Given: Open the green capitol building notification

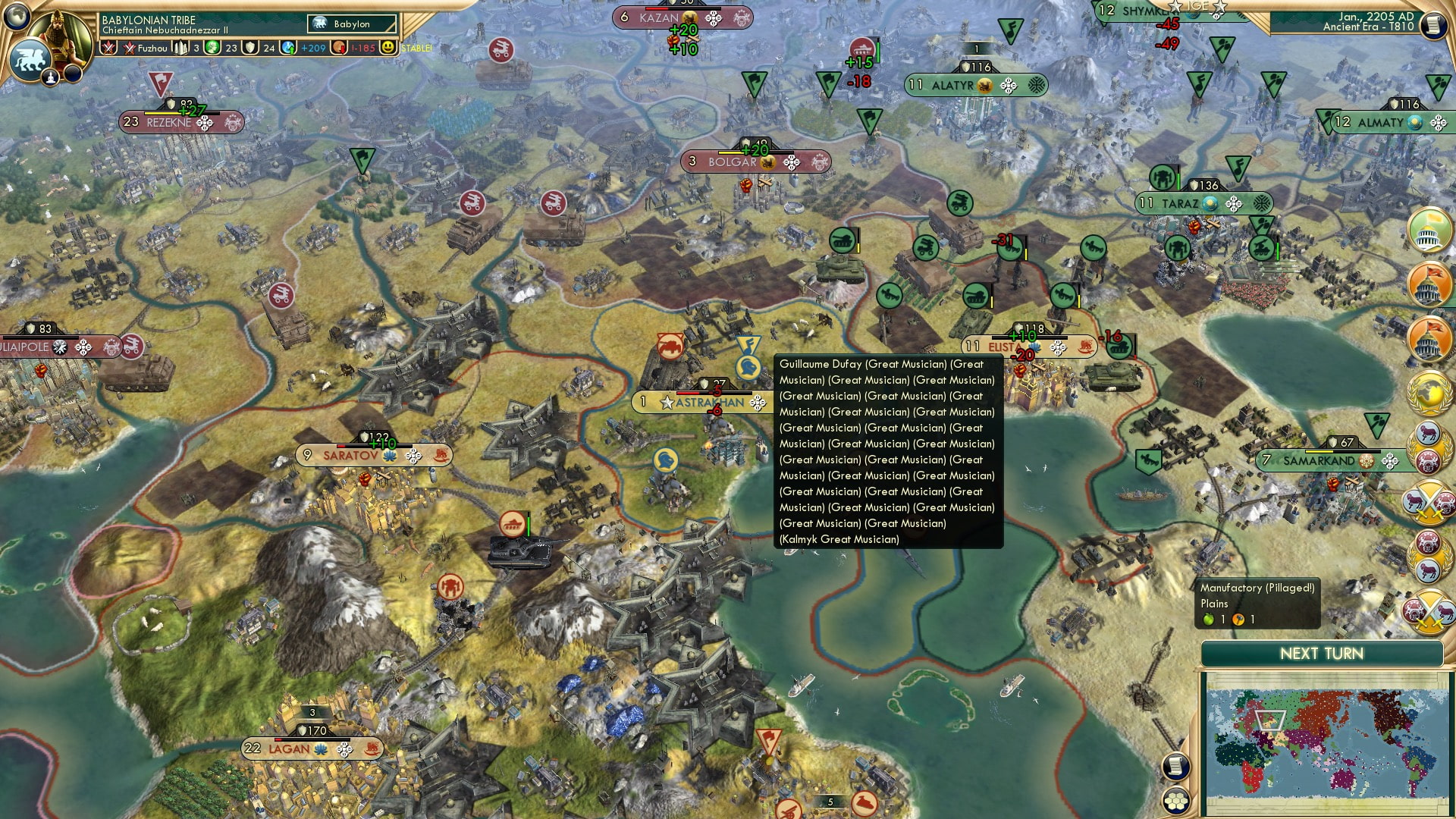Looking at the screenshot, I should coord(1429,229).
